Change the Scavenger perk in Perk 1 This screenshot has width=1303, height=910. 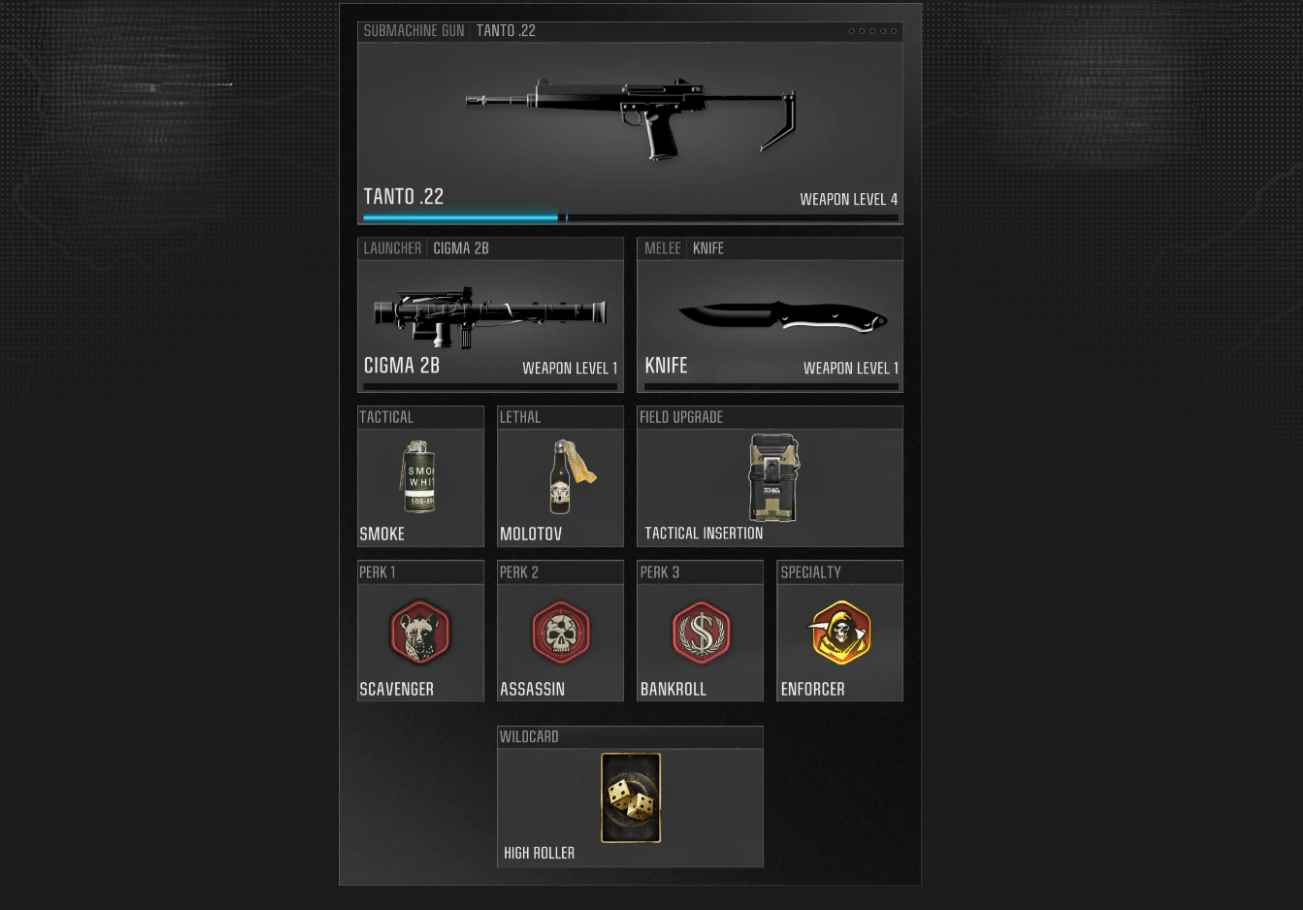point(420,632)
